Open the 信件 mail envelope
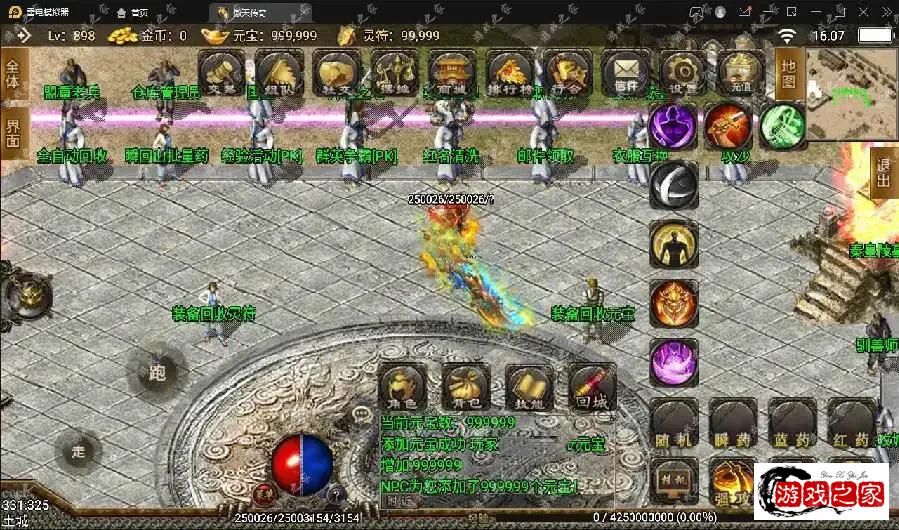The height and width of the screenshot is (530, 899). [626, 73]
